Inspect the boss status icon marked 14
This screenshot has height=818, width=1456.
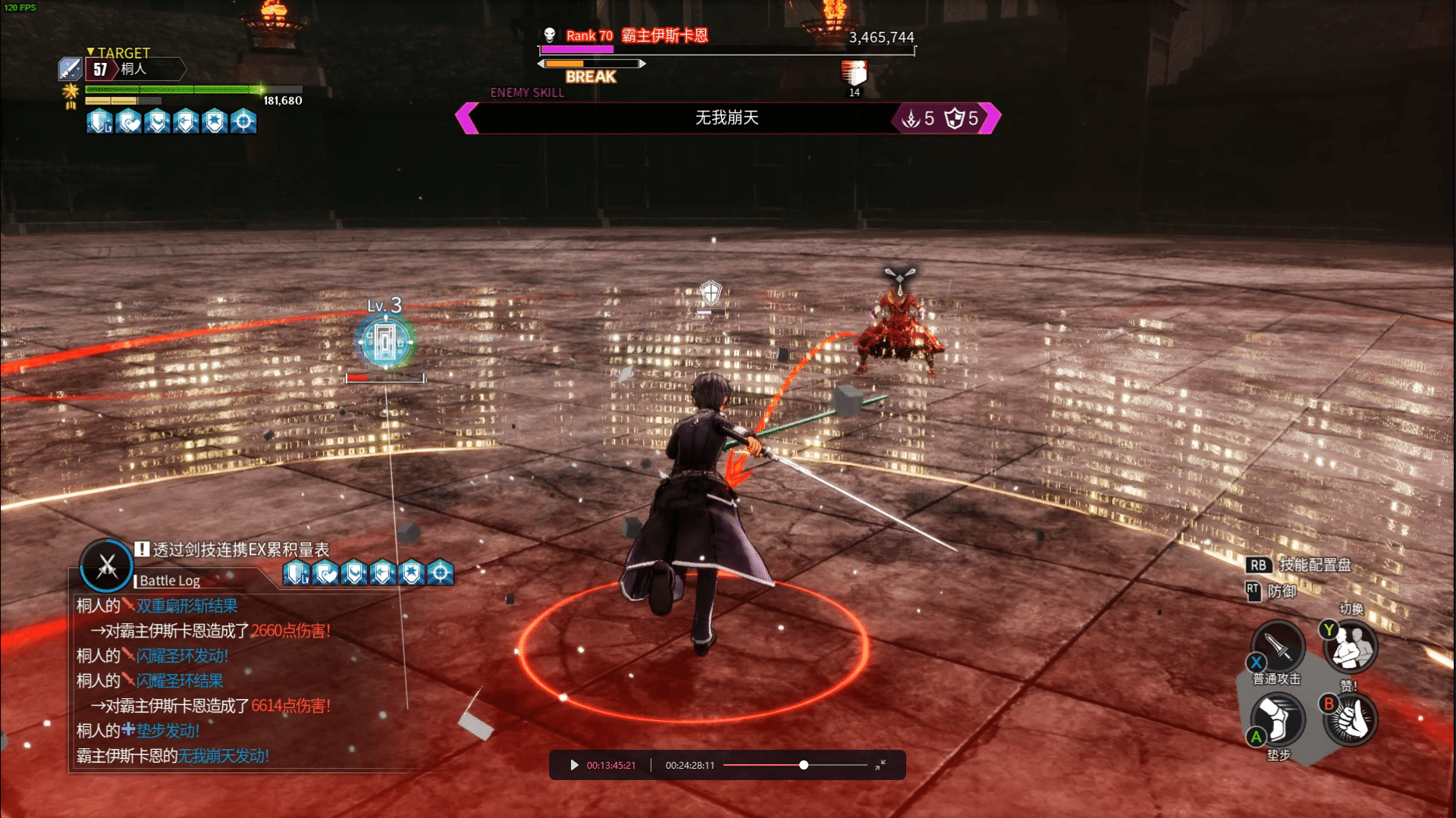point(854,74)
